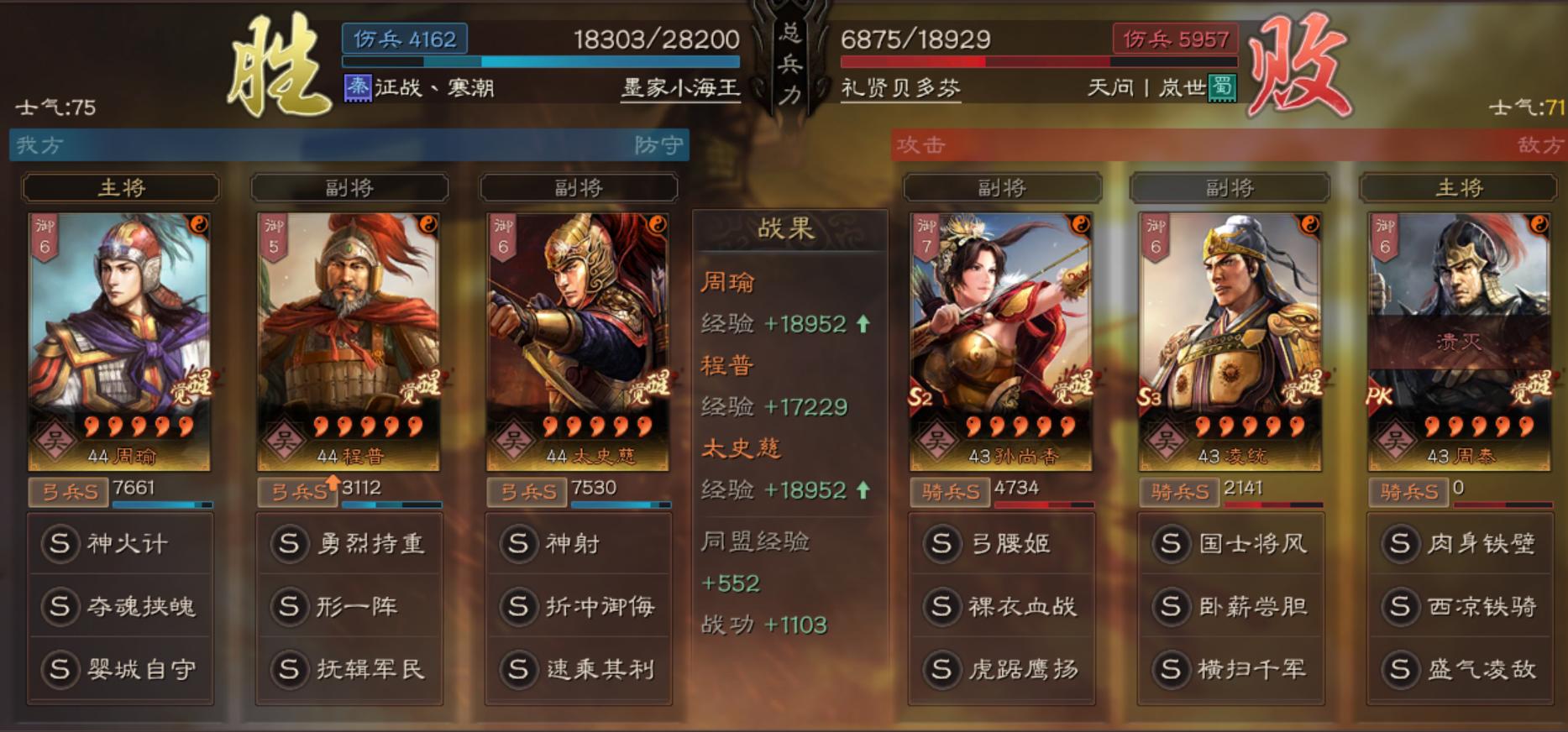Click the 弓兵S troop type badge under 周瑜

70,493
